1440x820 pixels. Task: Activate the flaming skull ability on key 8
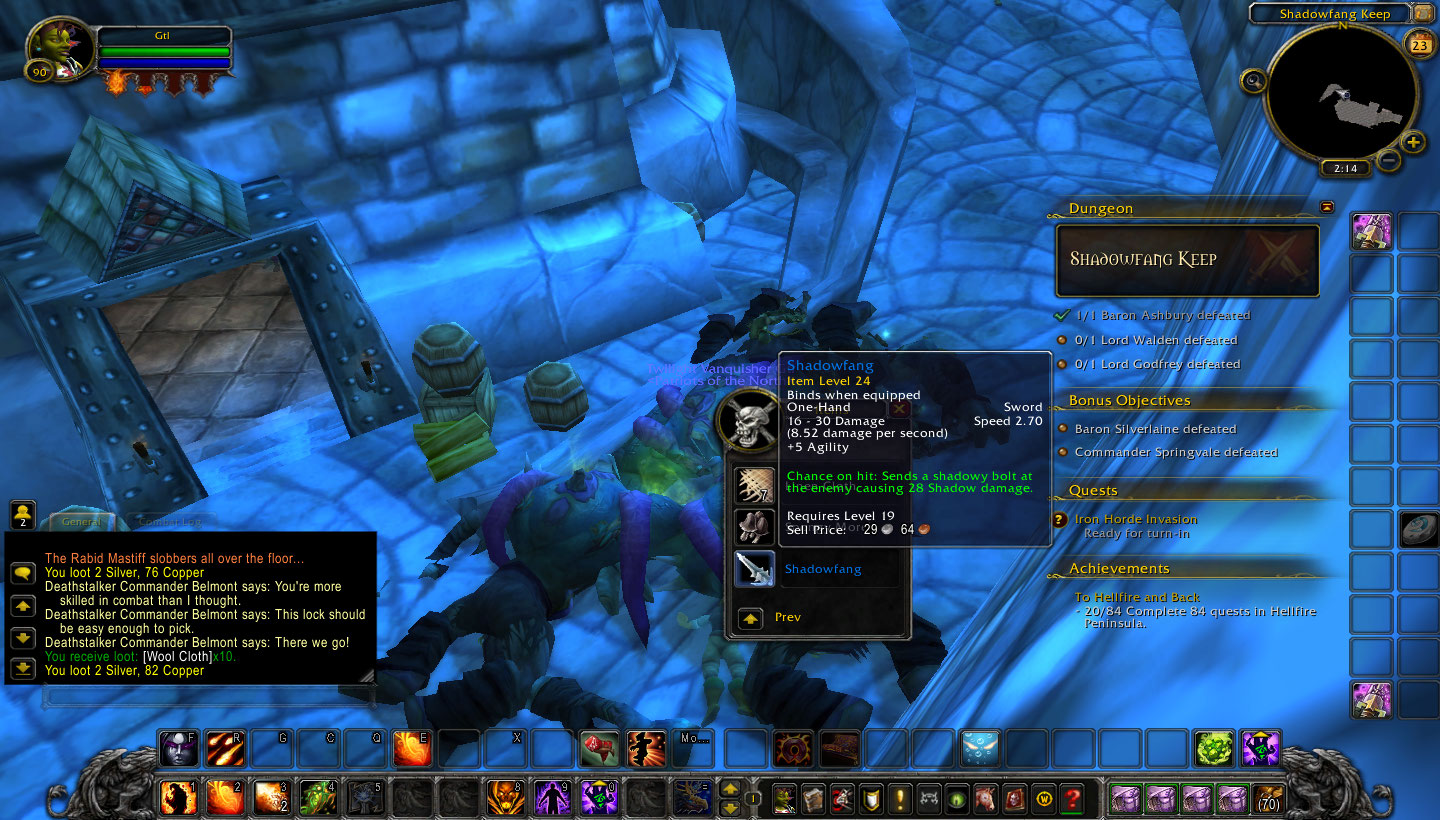click(x=505, y=797)
